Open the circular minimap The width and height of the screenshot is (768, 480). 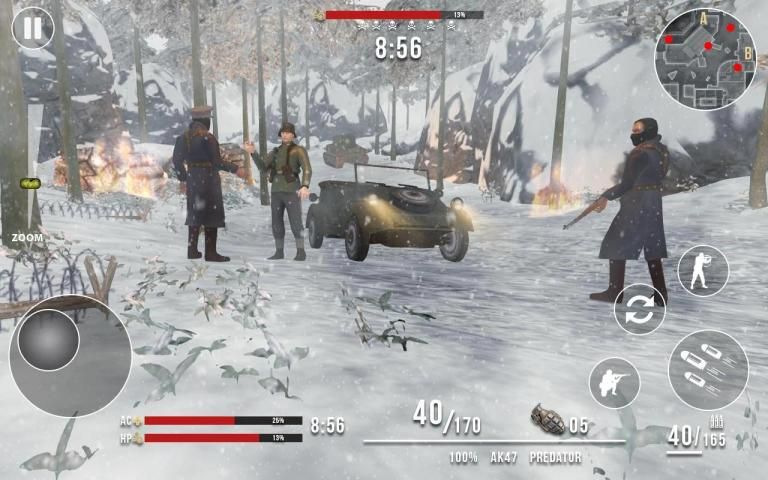(x=705, y=59)
